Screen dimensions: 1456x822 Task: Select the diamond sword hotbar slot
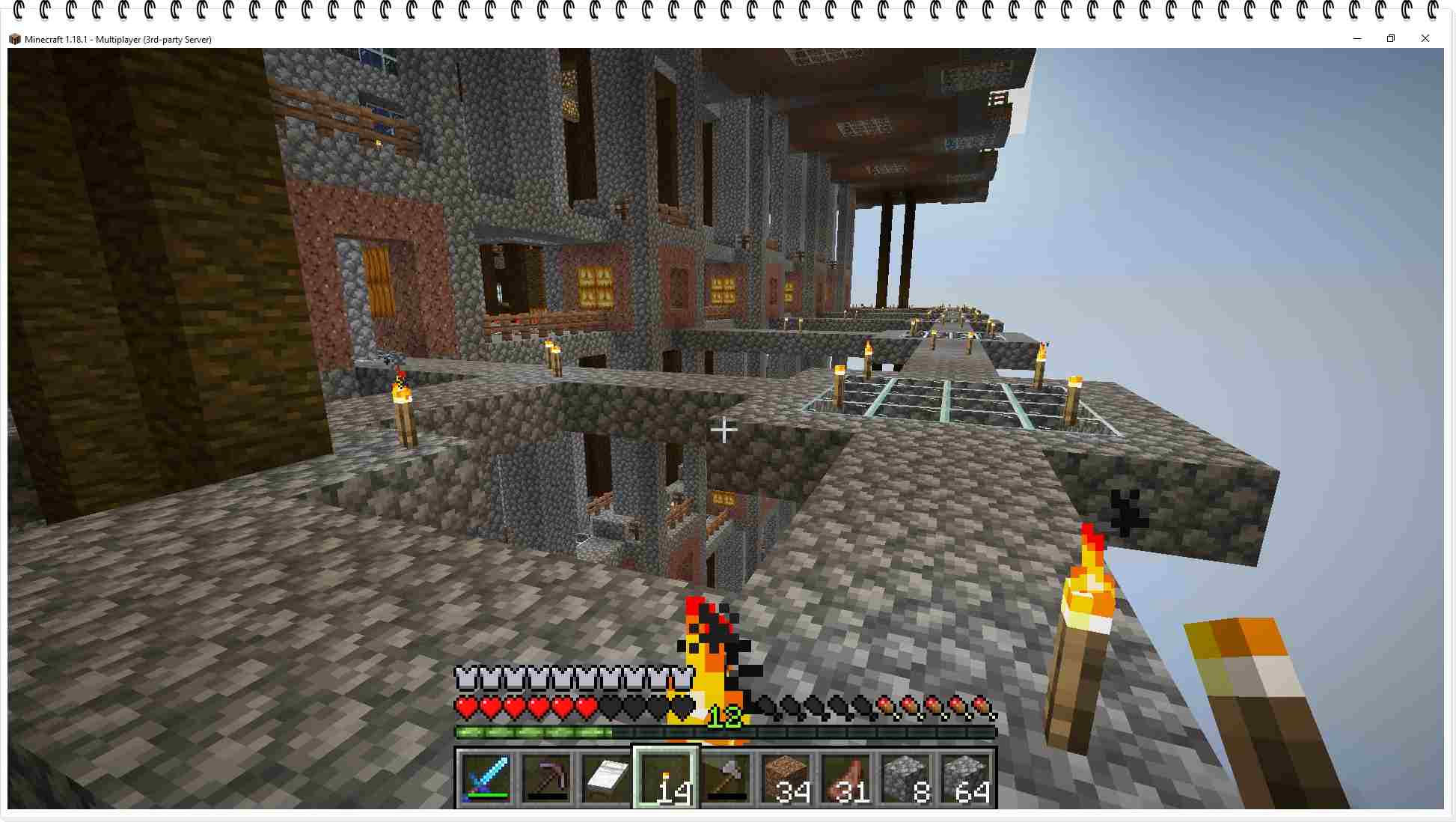tap(486, 779)
